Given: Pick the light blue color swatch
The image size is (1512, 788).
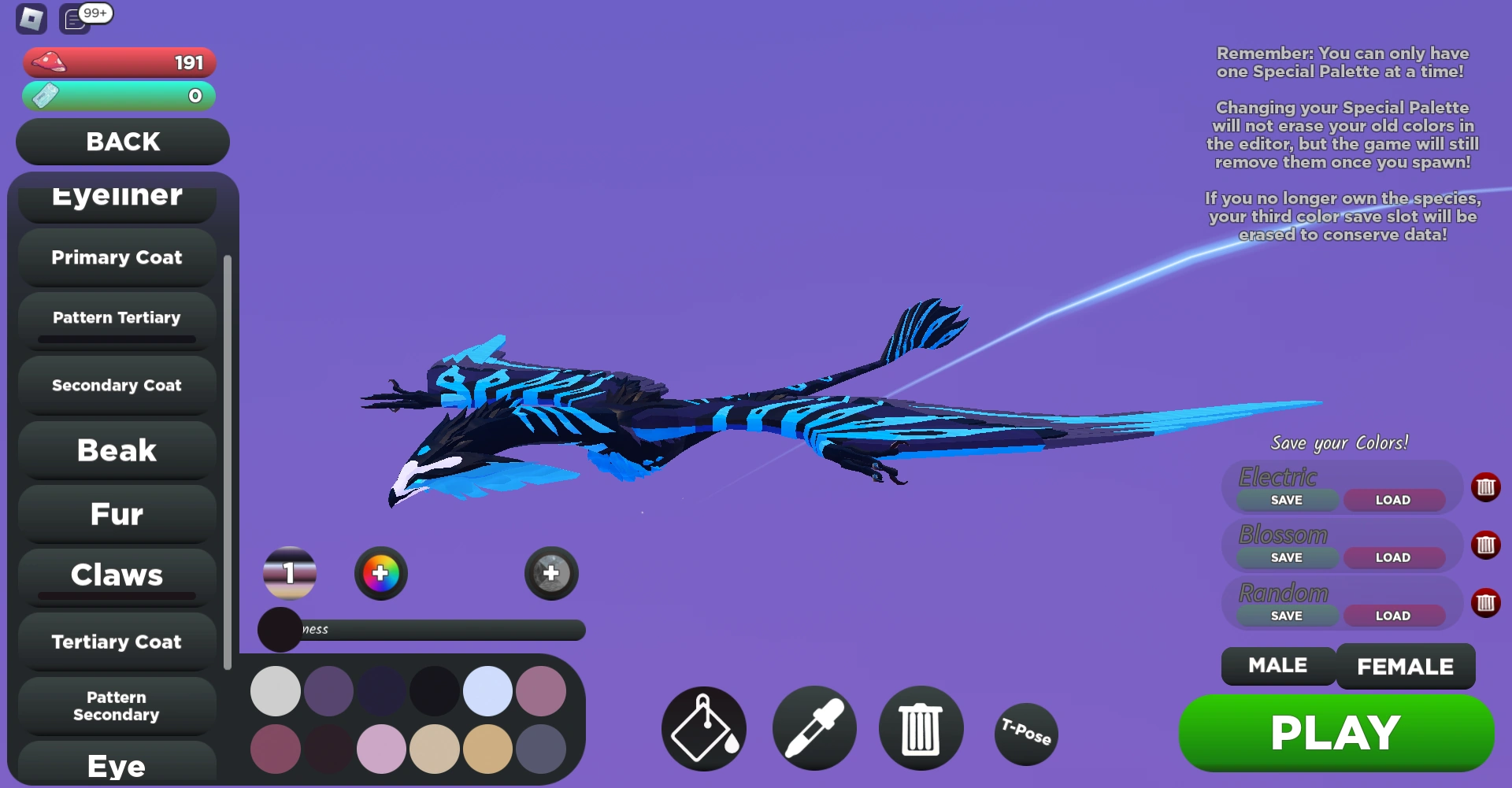Looking at the screenshot, I should (x=487, y=690).
